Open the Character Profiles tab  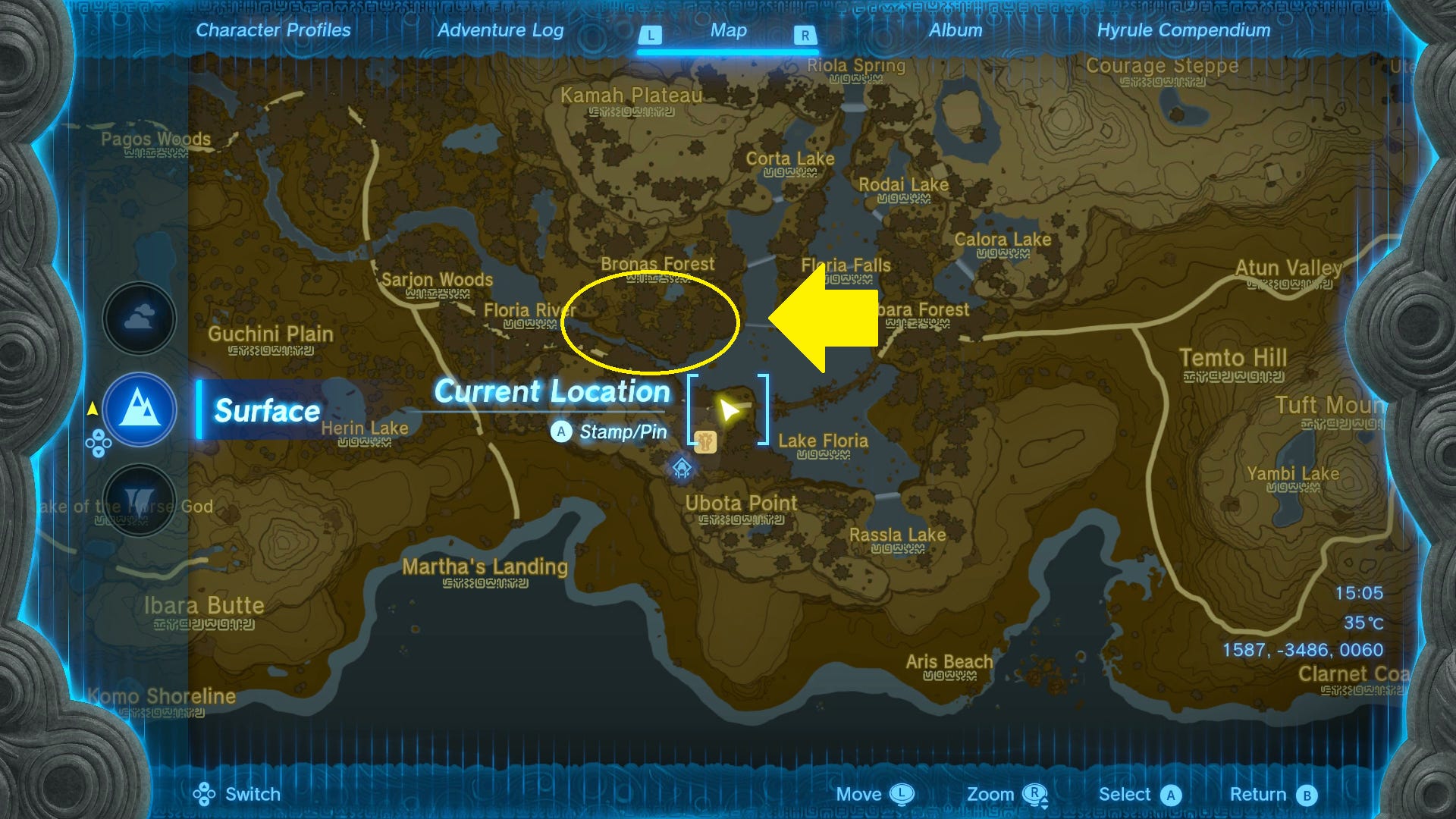click(272, 30)
